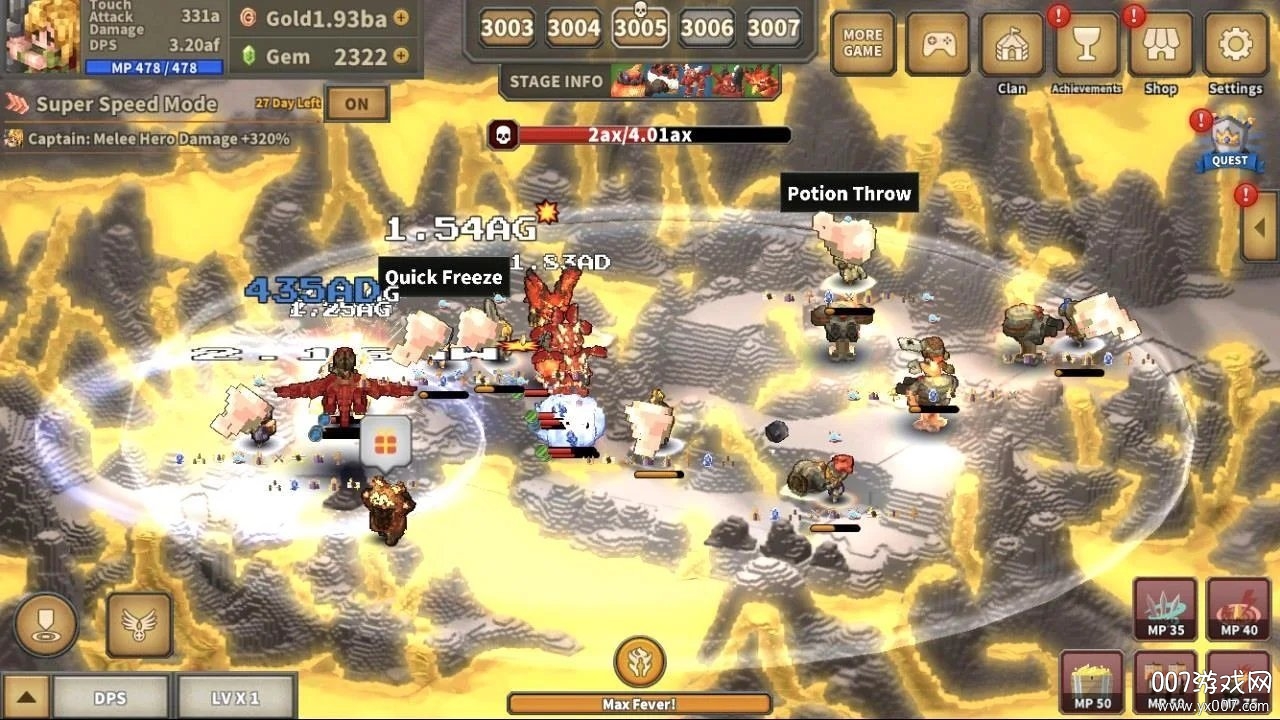The height and width of the screenshot is (720, 1280).
Task: Switch to DPS display mode
Action: click(112, 697)
